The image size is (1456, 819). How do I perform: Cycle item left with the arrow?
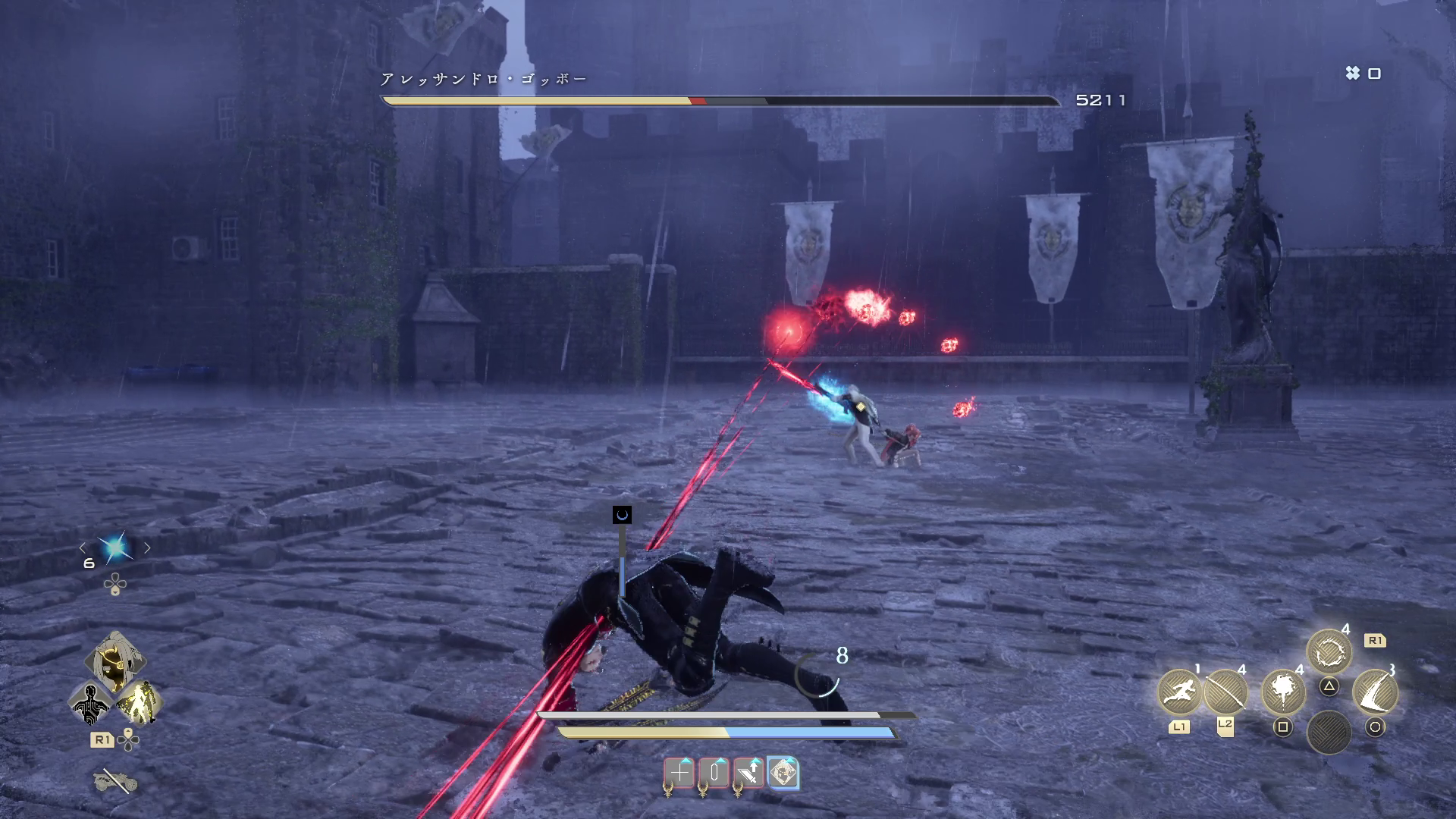tap(83, 548)
